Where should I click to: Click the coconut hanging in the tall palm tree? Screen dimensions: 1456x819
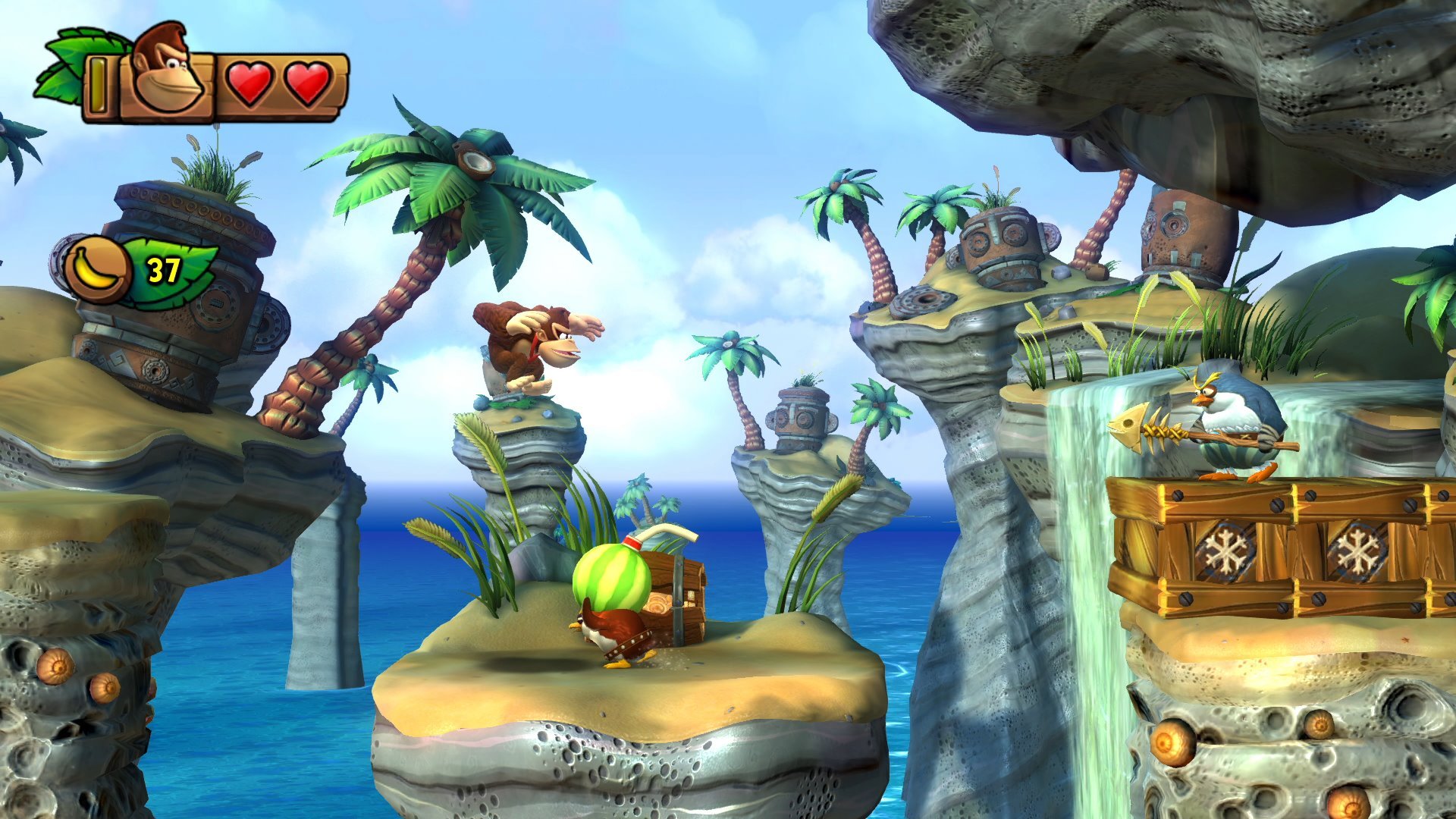[475, 158]
